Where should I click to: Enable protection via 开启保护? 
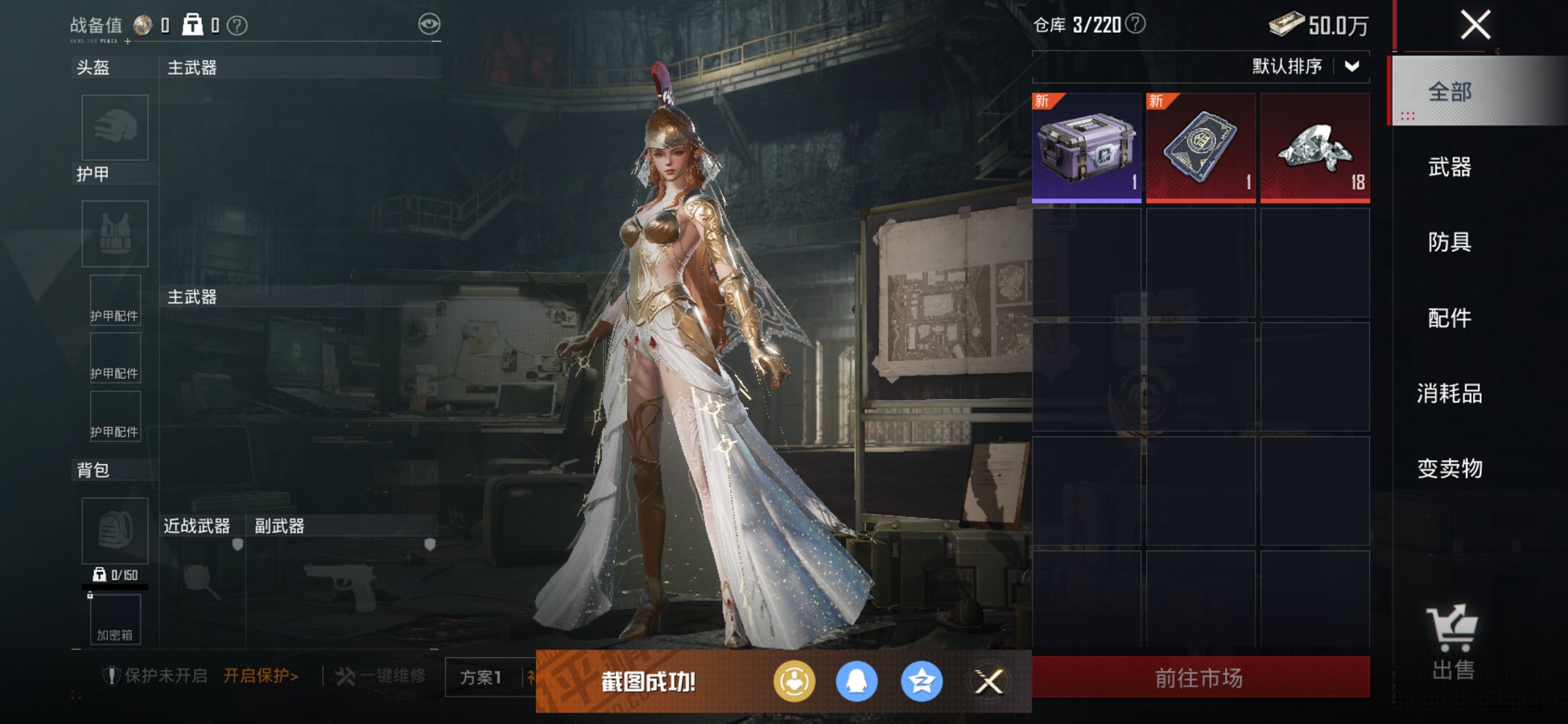tap(259, 675)
